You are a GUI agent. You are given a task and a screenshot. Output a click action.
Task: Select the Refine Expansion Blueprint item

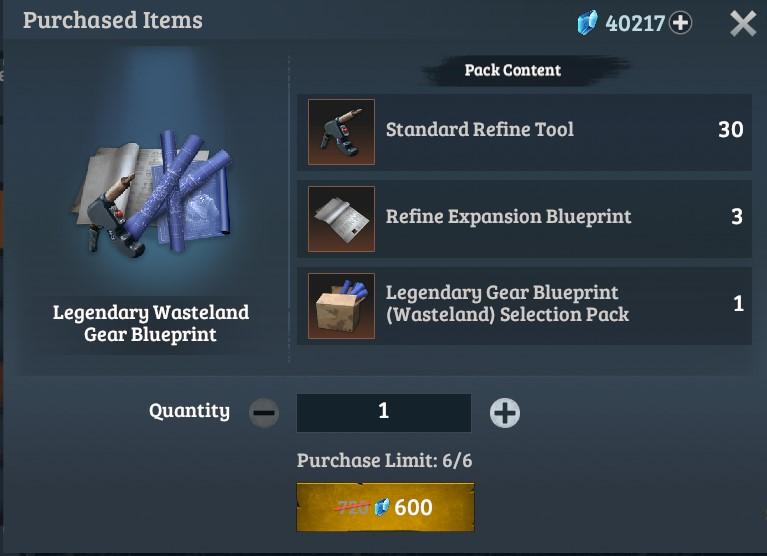point(341,218)
